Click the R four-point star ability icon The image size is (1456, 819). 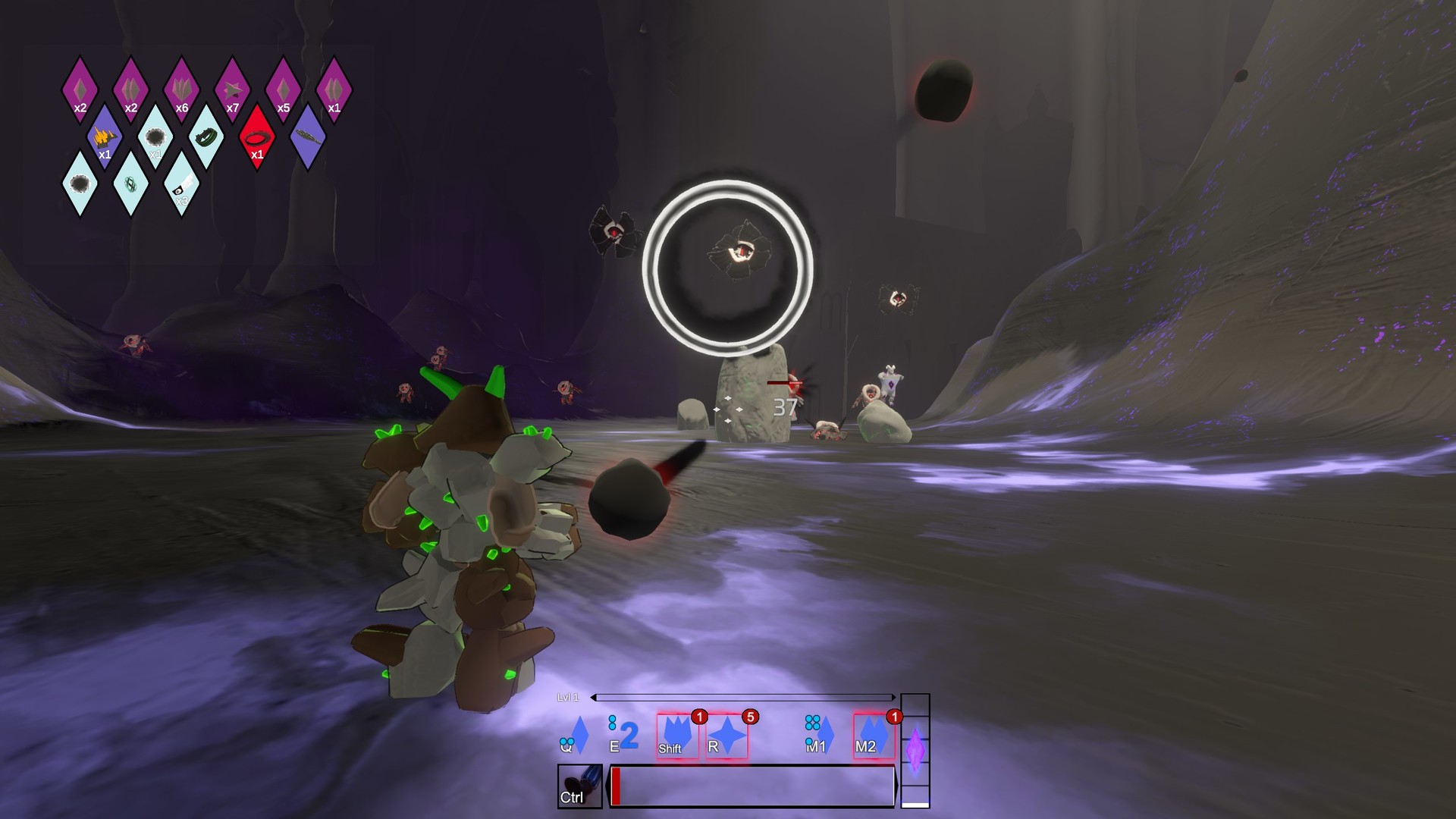coord(728,734)
